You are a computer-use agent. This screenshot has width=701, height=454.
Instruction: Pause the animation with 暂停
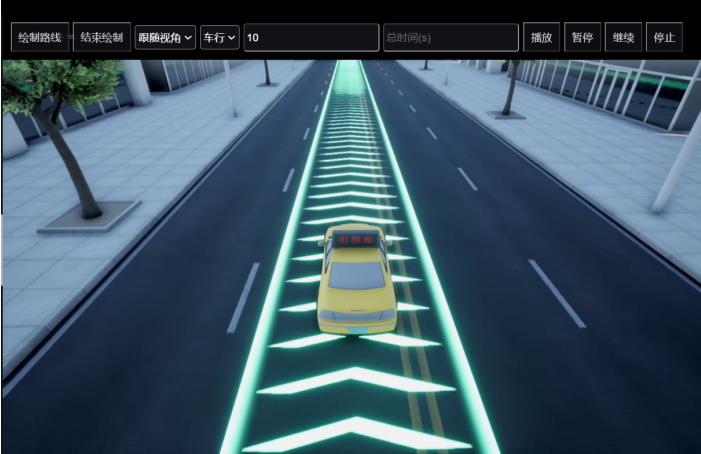pyautogui.click(x=582, y=38)
